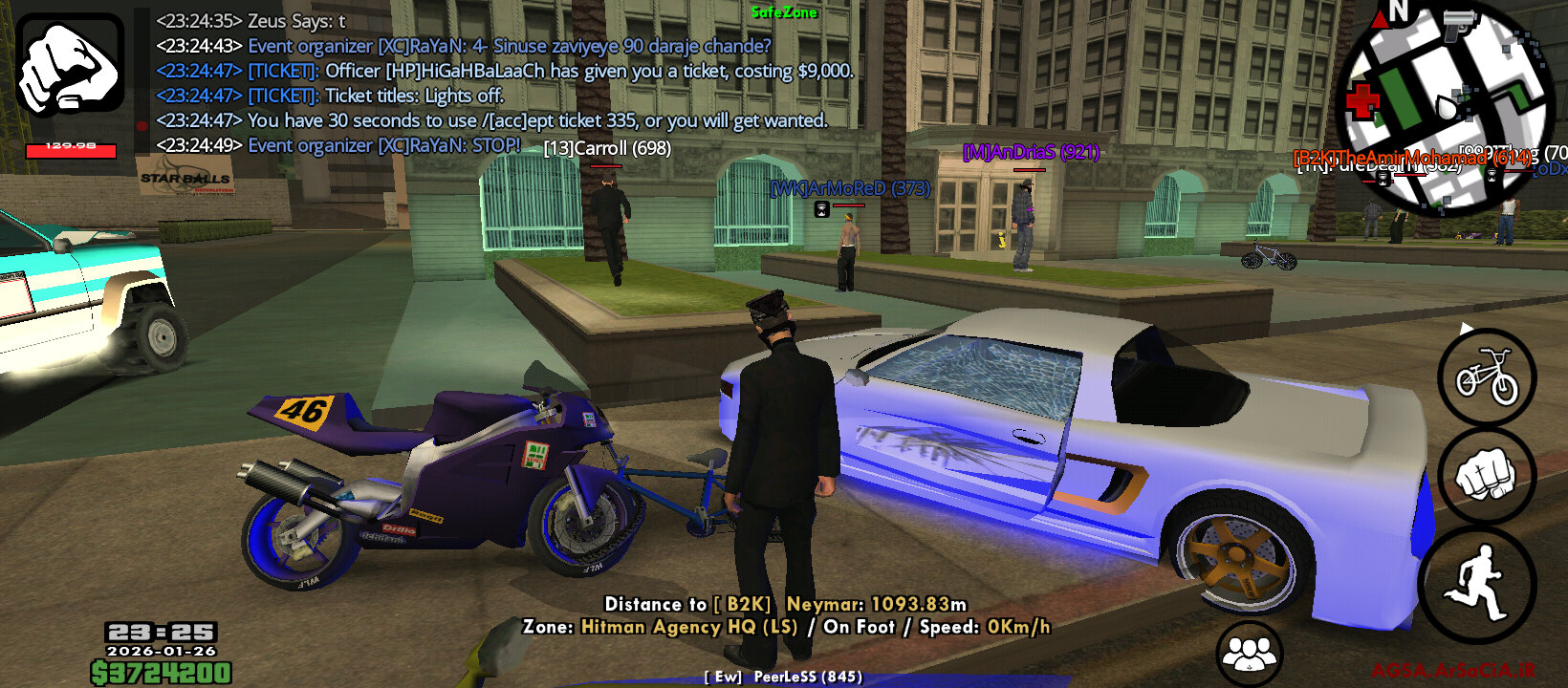Select the red cross hospital marker on the radar
Screen dimensions: 1568x688
pyautogui.click(x=1362, y=99)
